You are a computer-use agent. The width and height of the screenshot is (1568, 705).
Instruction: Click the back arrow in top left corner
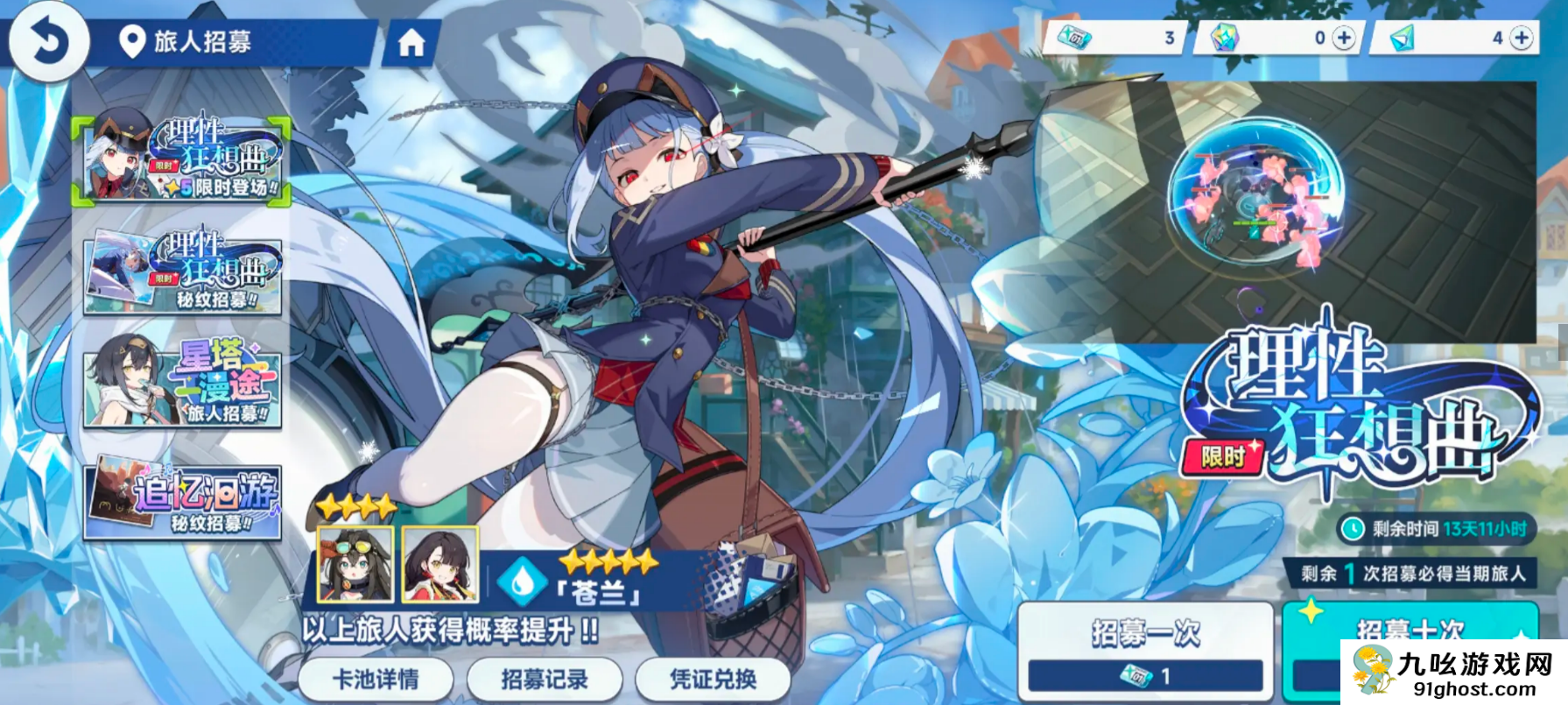[50, 42]
